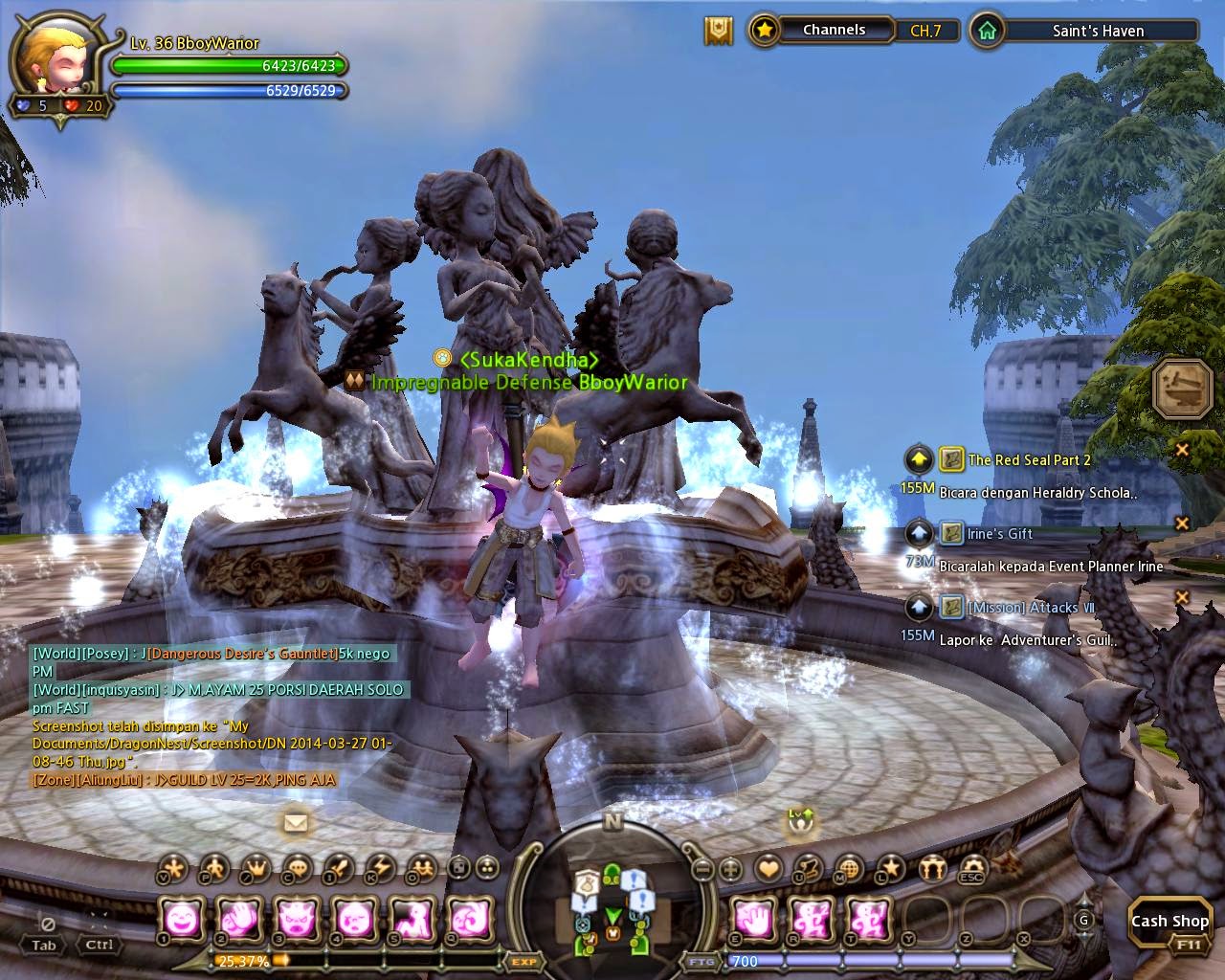Open the world map globe button
This screenshot has width=1225, height=980.
coord(848,868)
